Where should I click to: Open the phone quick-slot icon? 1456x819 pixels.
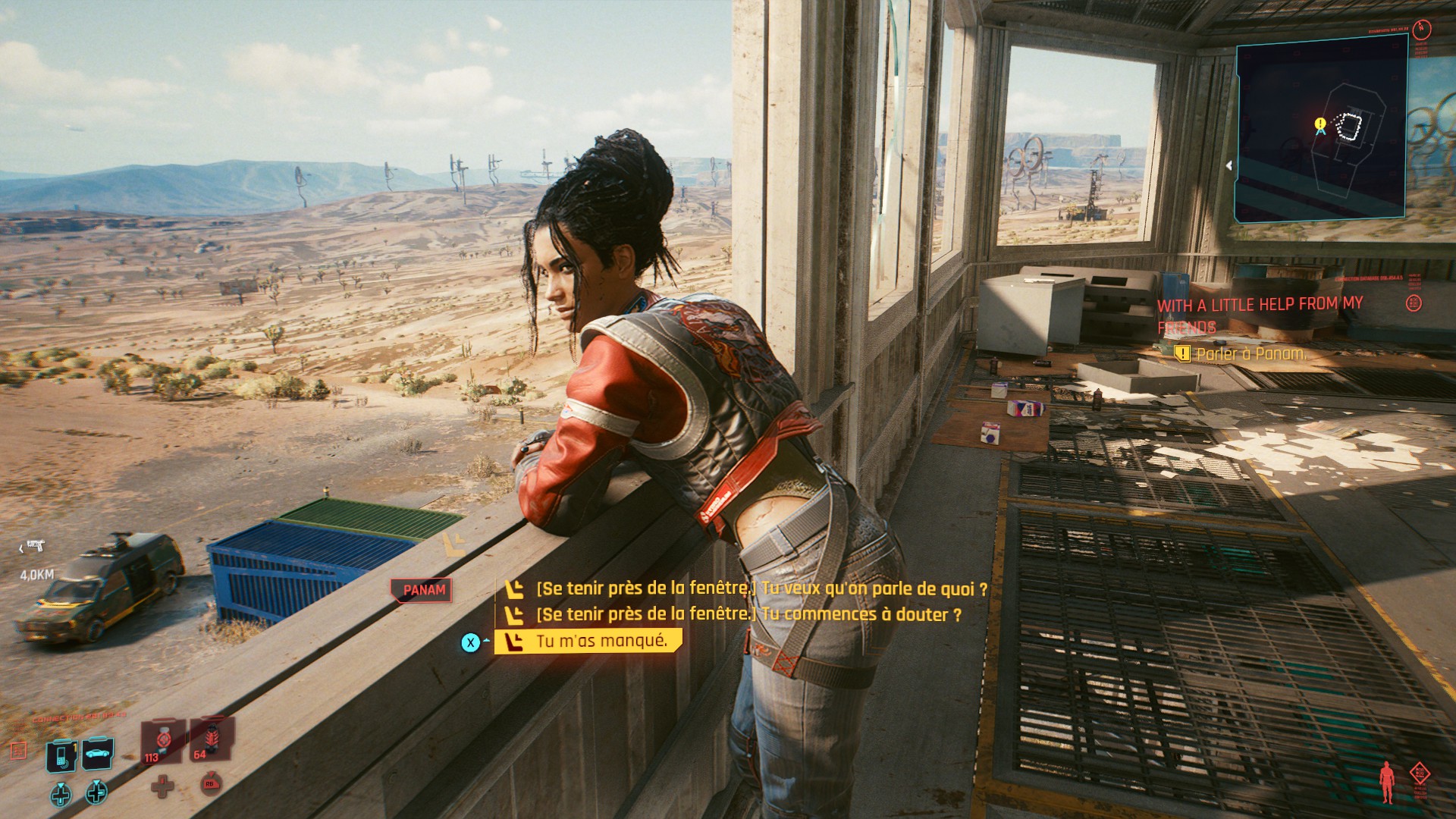coord(61,754)
